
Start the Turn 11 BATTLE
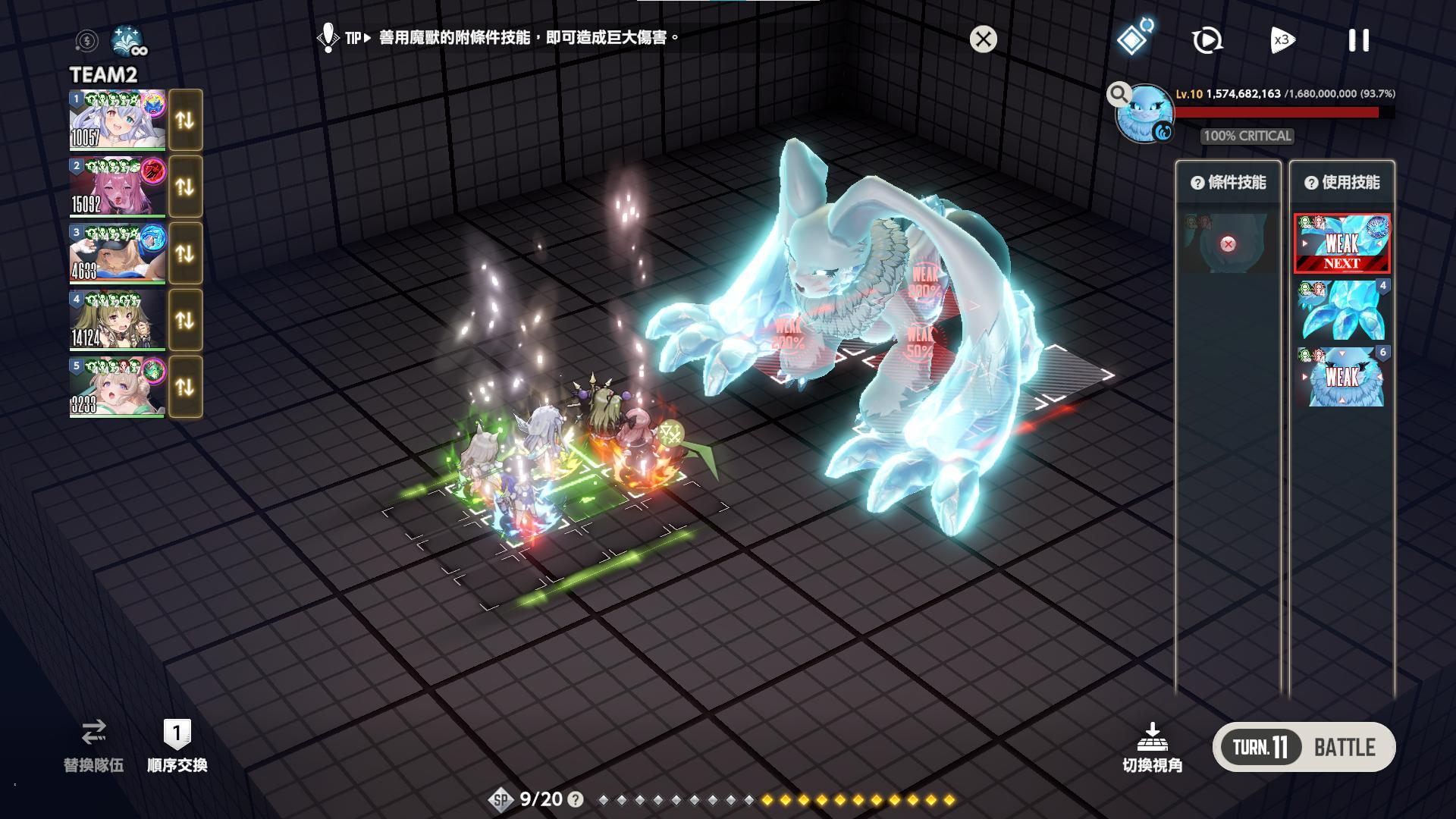coord(1304,747)
